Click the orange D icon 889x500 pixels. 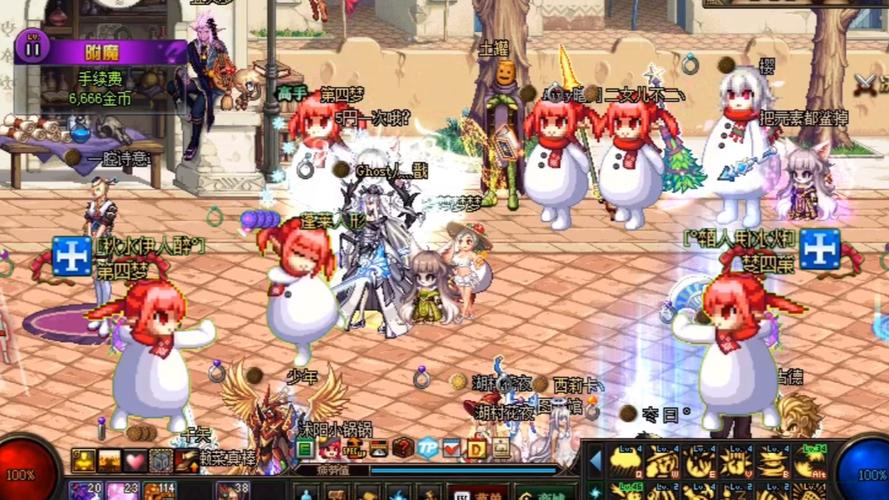[476, 448]
